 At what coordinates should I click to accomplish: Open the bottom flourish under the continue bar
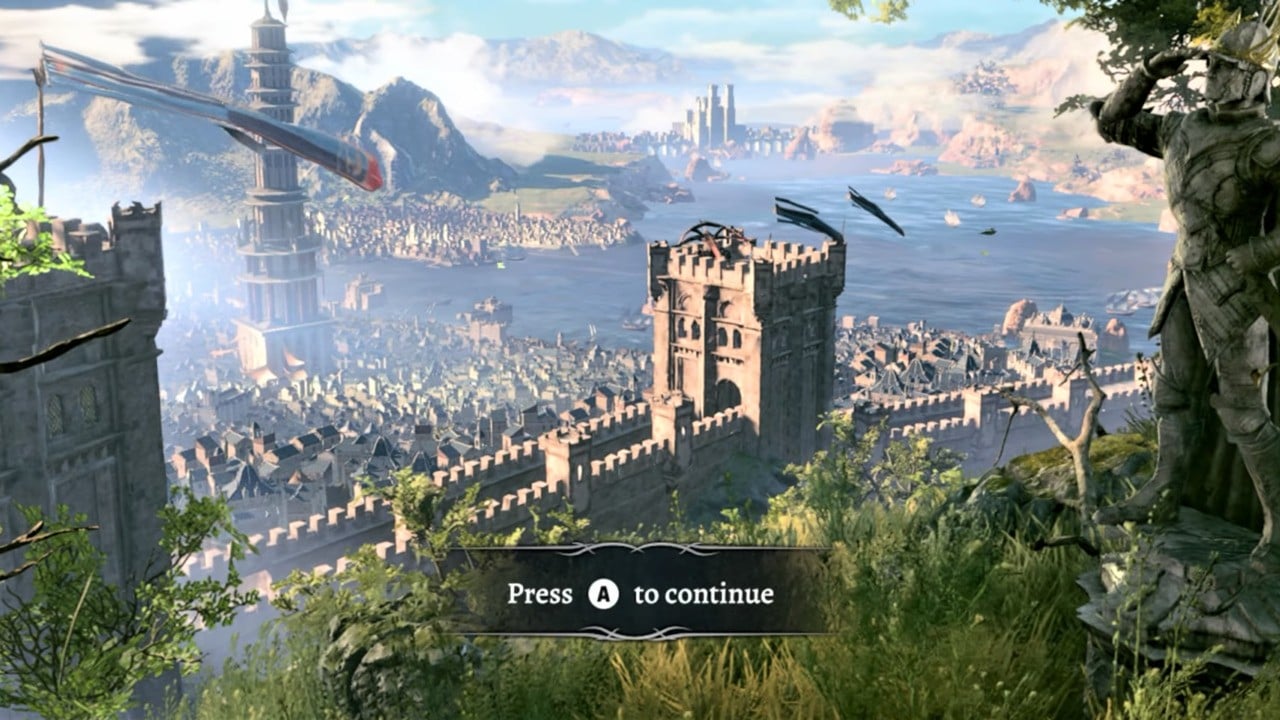tap(640, 632)
